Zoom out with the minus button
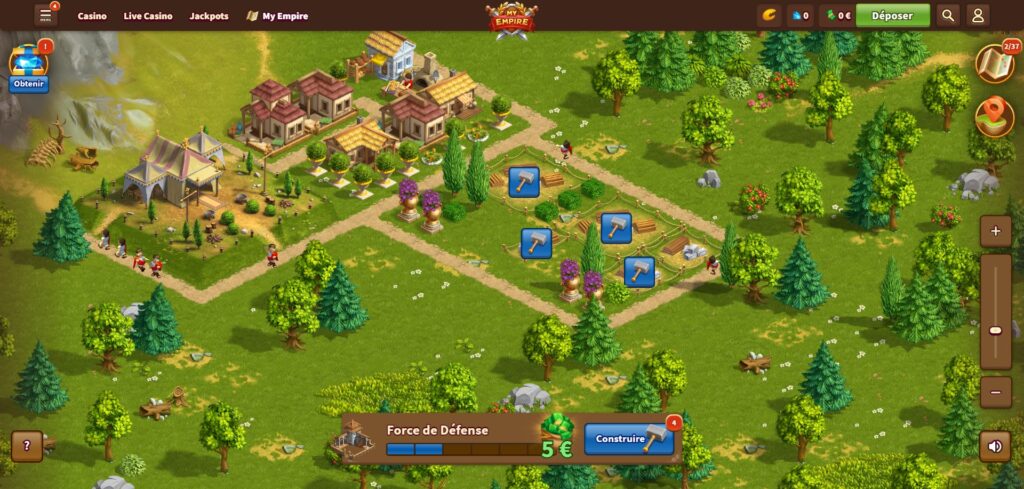1024x489 pixels. (x=995, y=391)
